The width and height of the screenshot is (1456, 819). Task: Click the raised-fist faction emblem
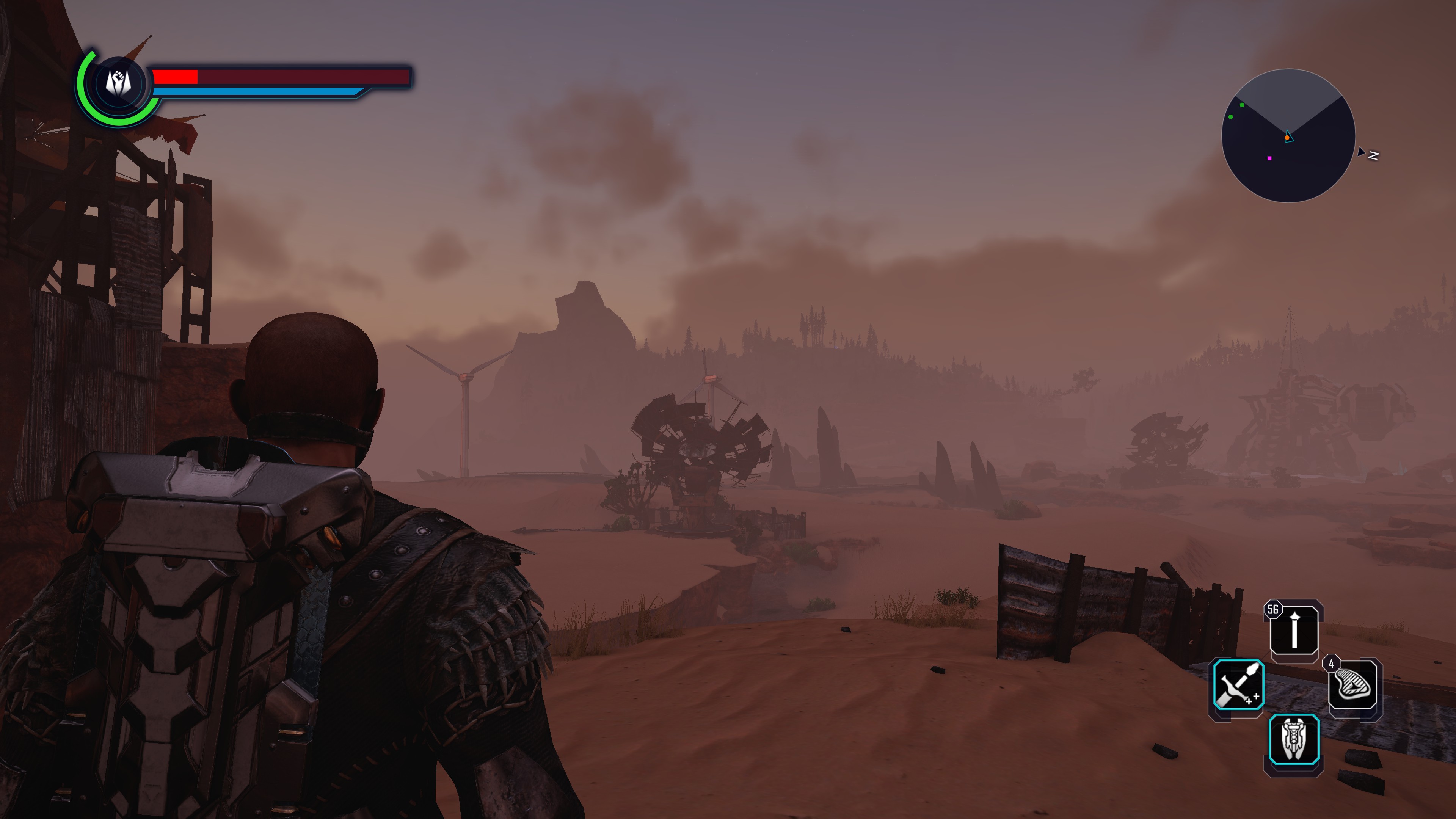(119, 84)
